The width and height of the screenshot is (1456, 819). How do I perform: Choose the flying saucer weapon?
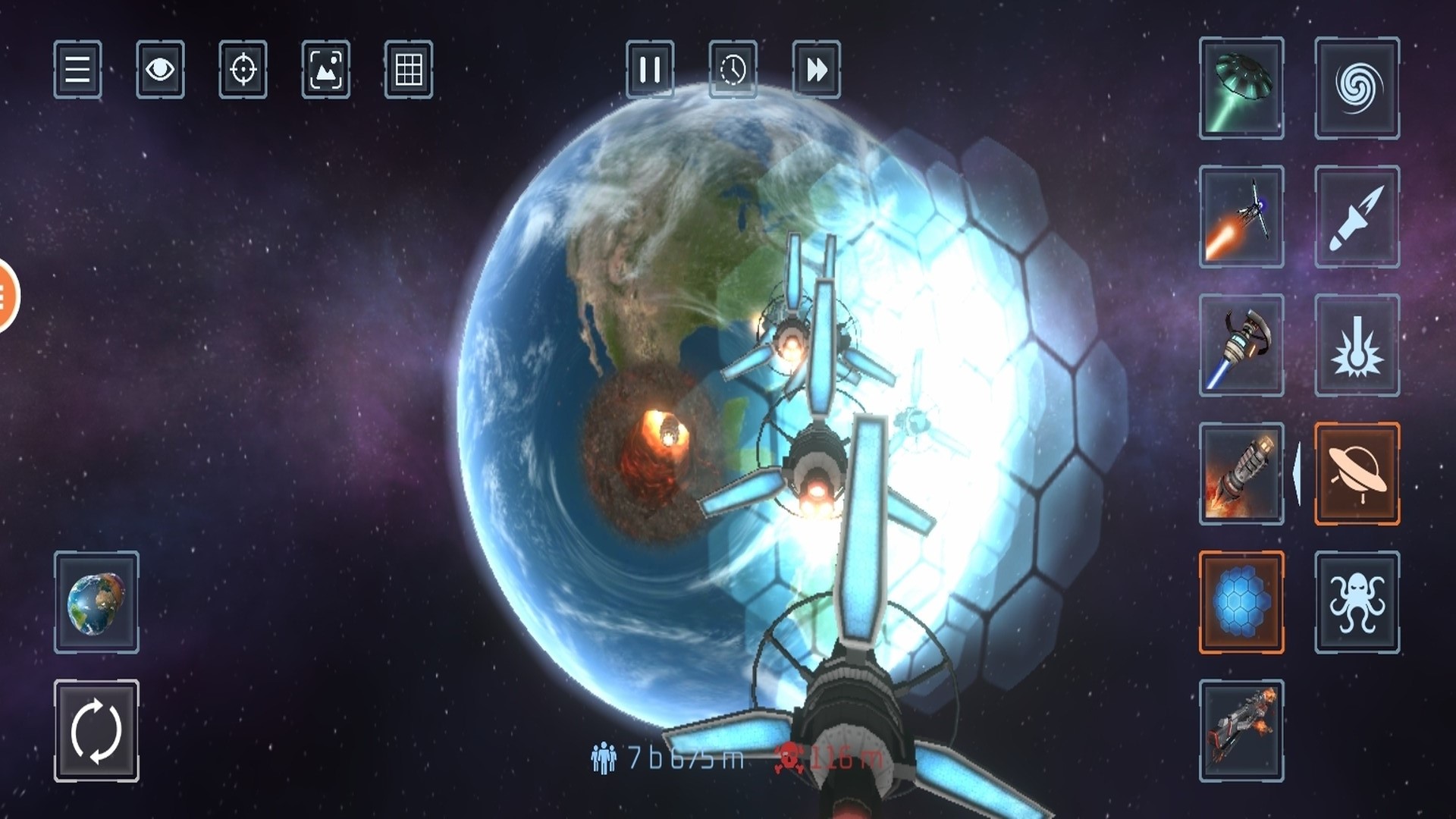[1357, 474]
